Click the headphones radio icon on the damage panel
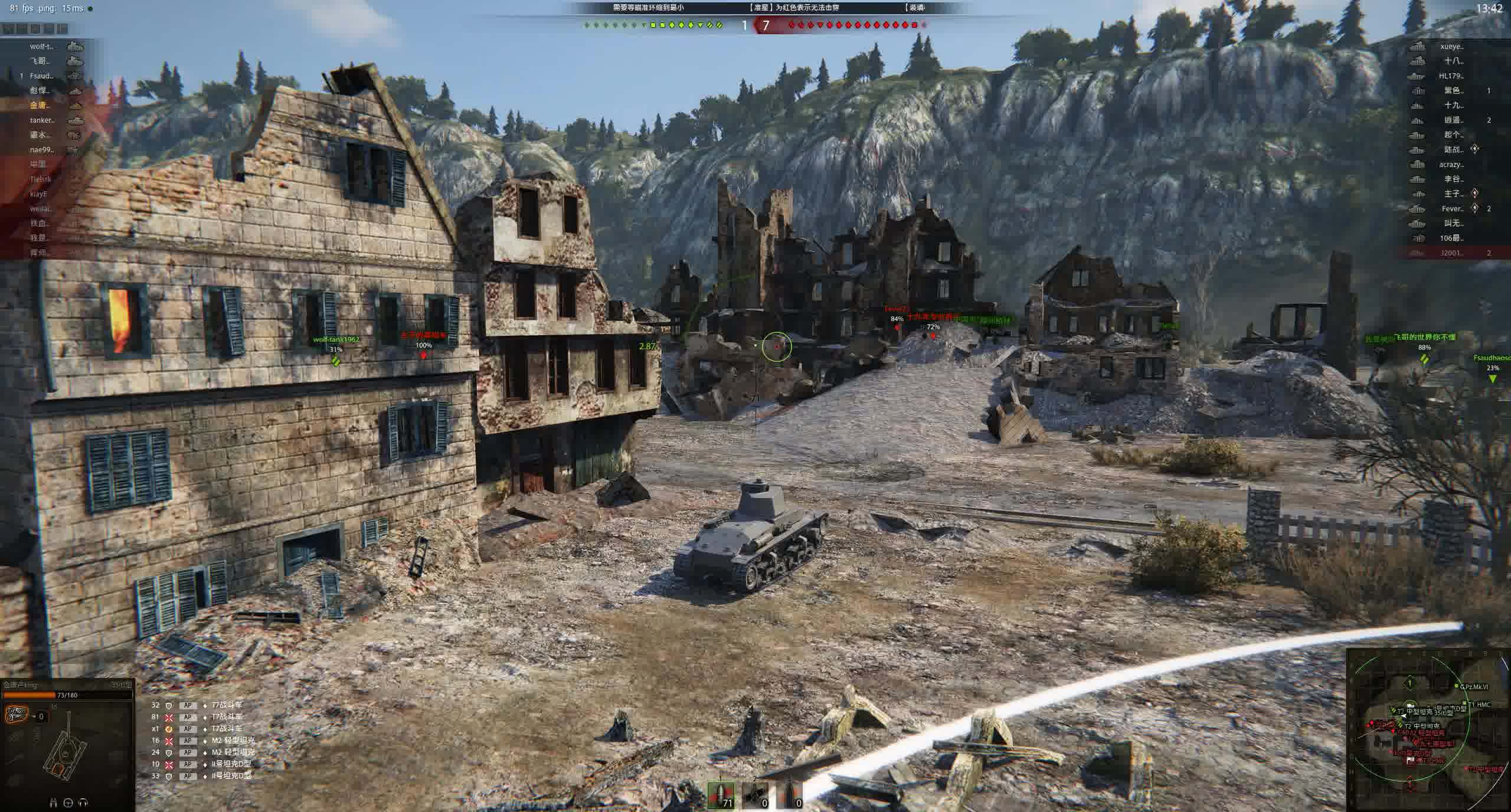This screenshot has width=1511, height=812. (84, 804)
